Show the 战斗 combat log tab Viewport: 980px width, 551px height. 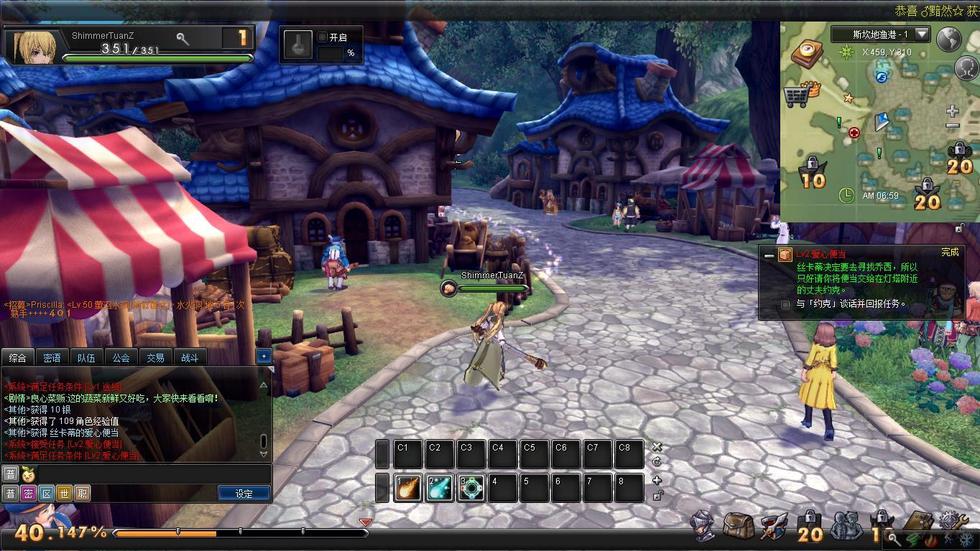189,358
